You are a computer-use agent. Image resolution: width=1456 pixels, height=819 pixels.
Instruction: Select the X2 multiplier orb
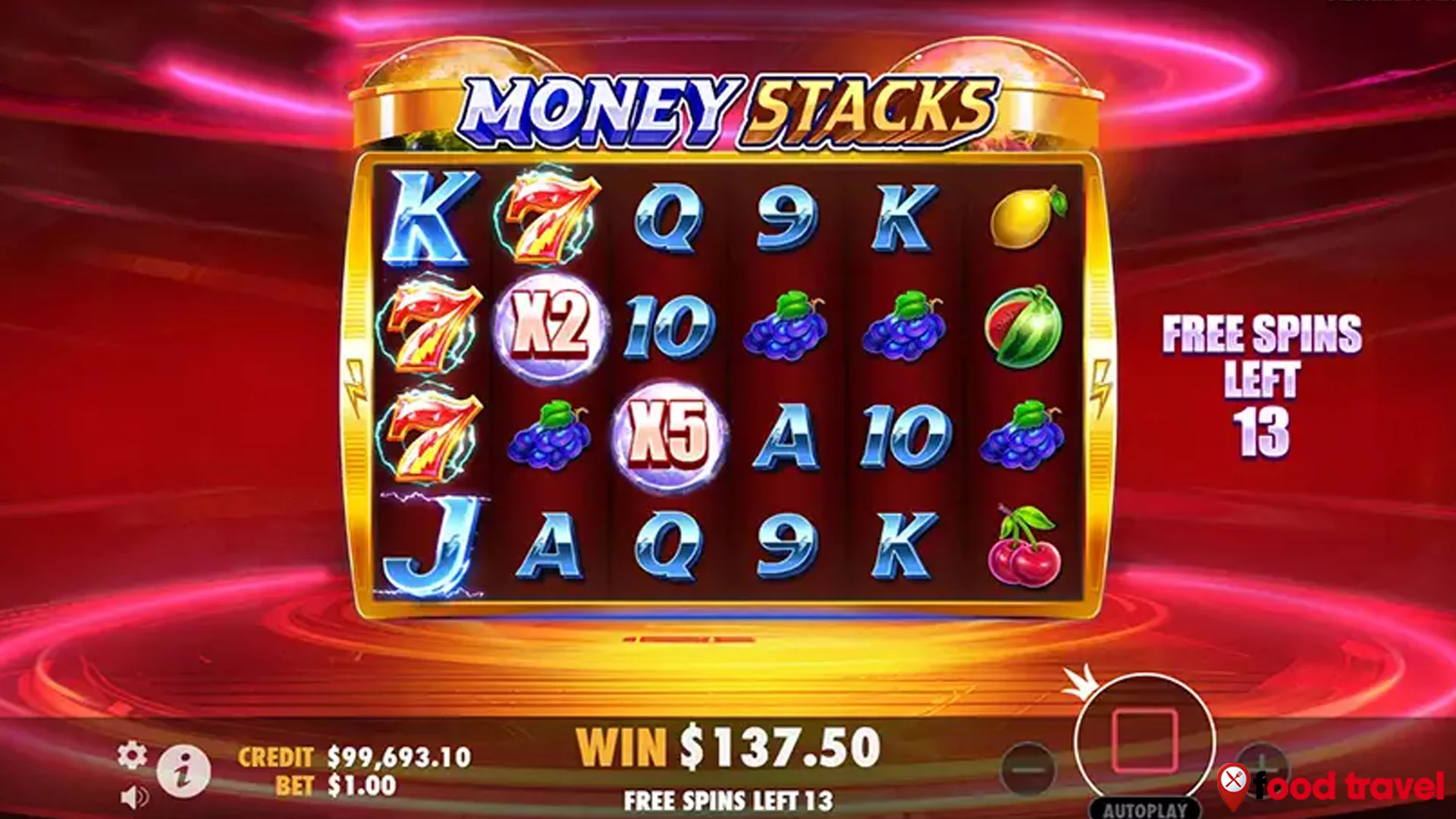pyautogui.click(x=551, y=326)
